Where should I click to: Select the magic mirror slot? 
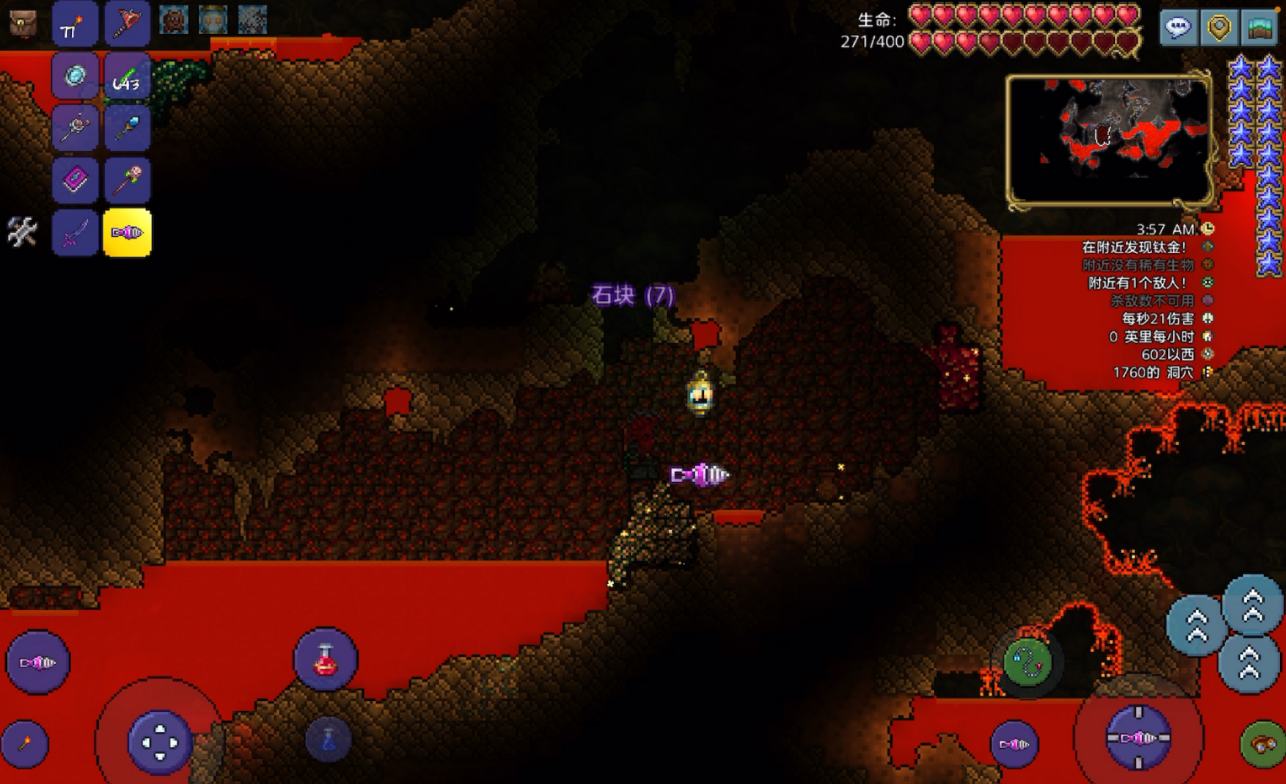pos(76,76)
